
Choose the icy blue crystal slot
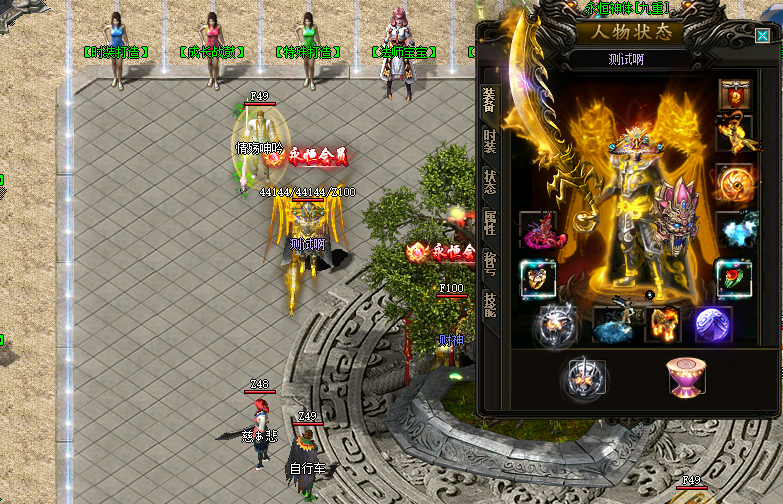point(735,230)
